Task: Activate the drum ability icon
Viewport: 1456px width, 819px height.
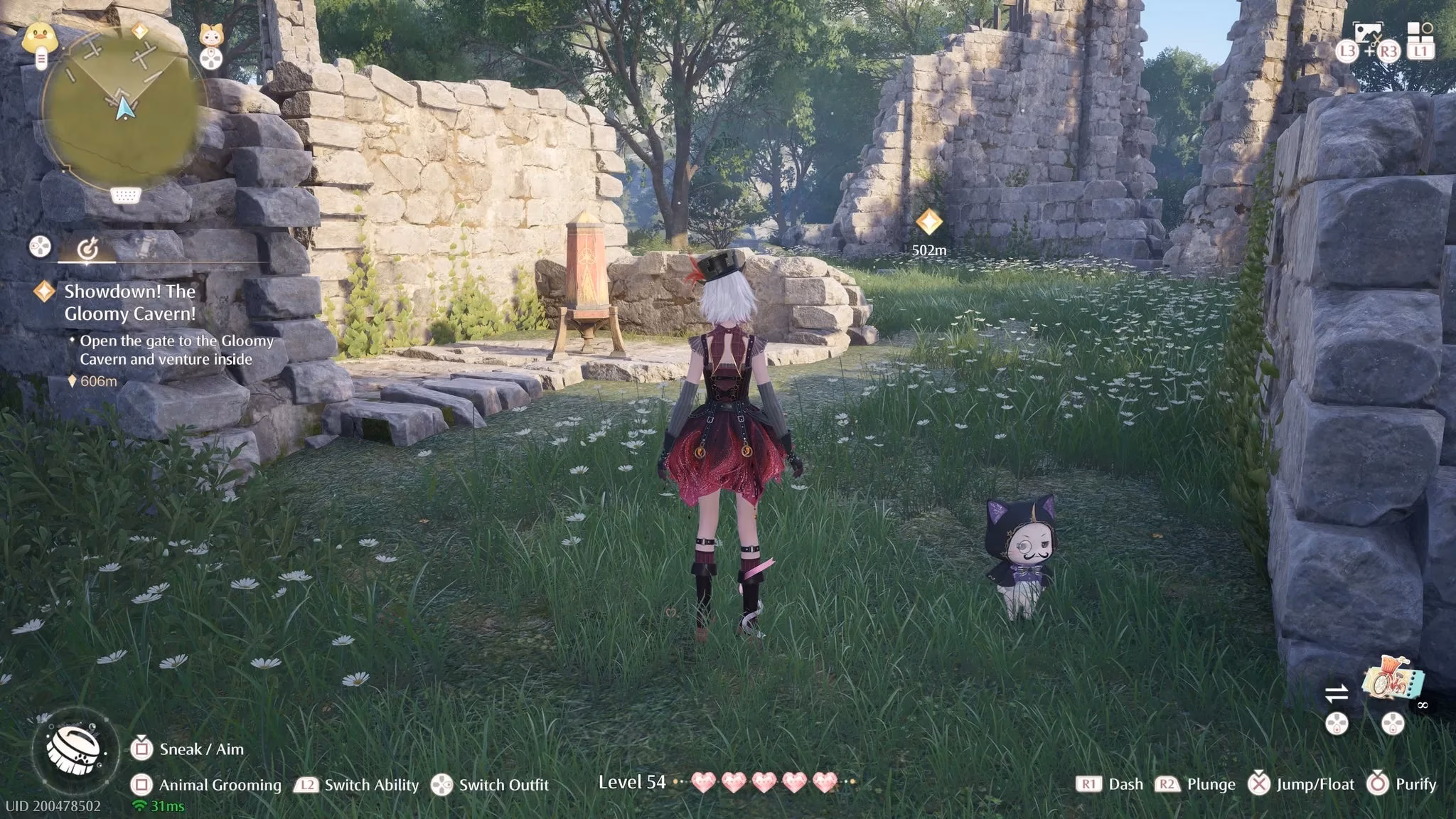Action: tap(75, 749)
